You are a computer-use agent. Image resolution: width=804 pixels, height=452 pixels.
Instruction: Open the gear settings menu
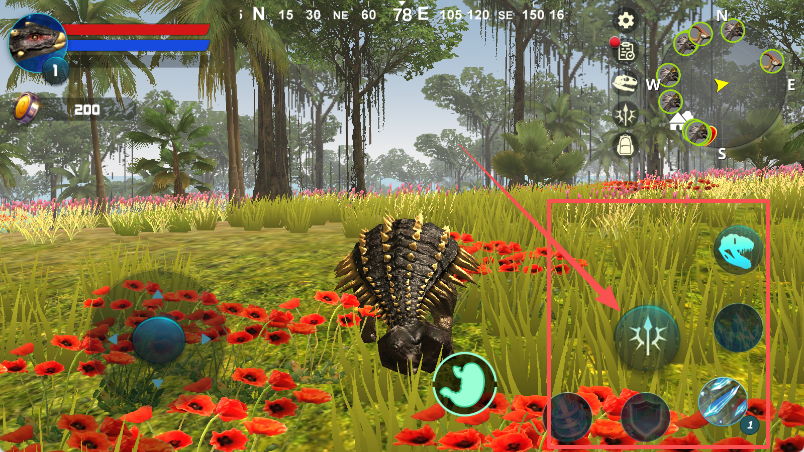tap(626, 19)
